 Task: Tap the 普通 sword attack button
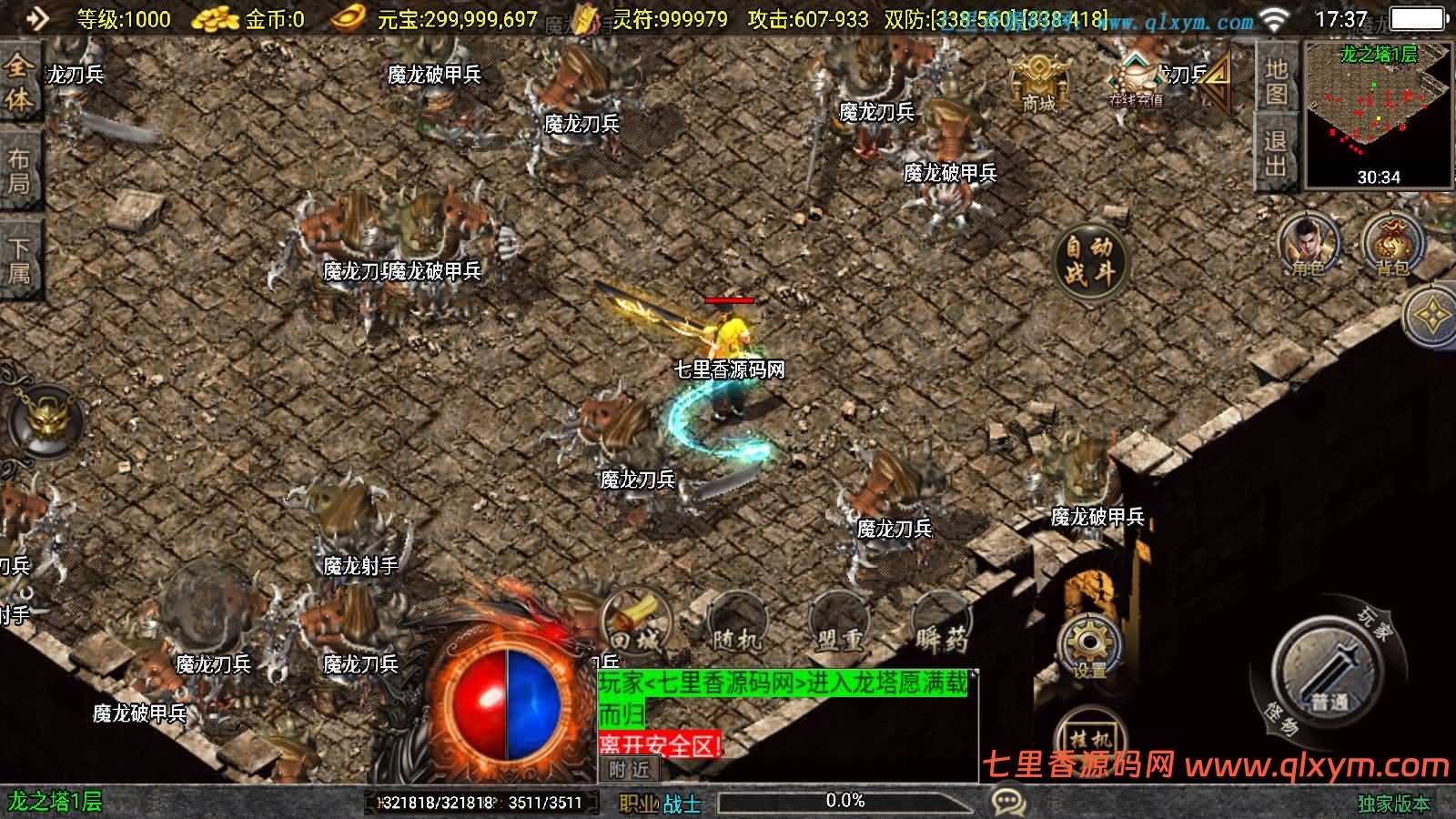1330,675
